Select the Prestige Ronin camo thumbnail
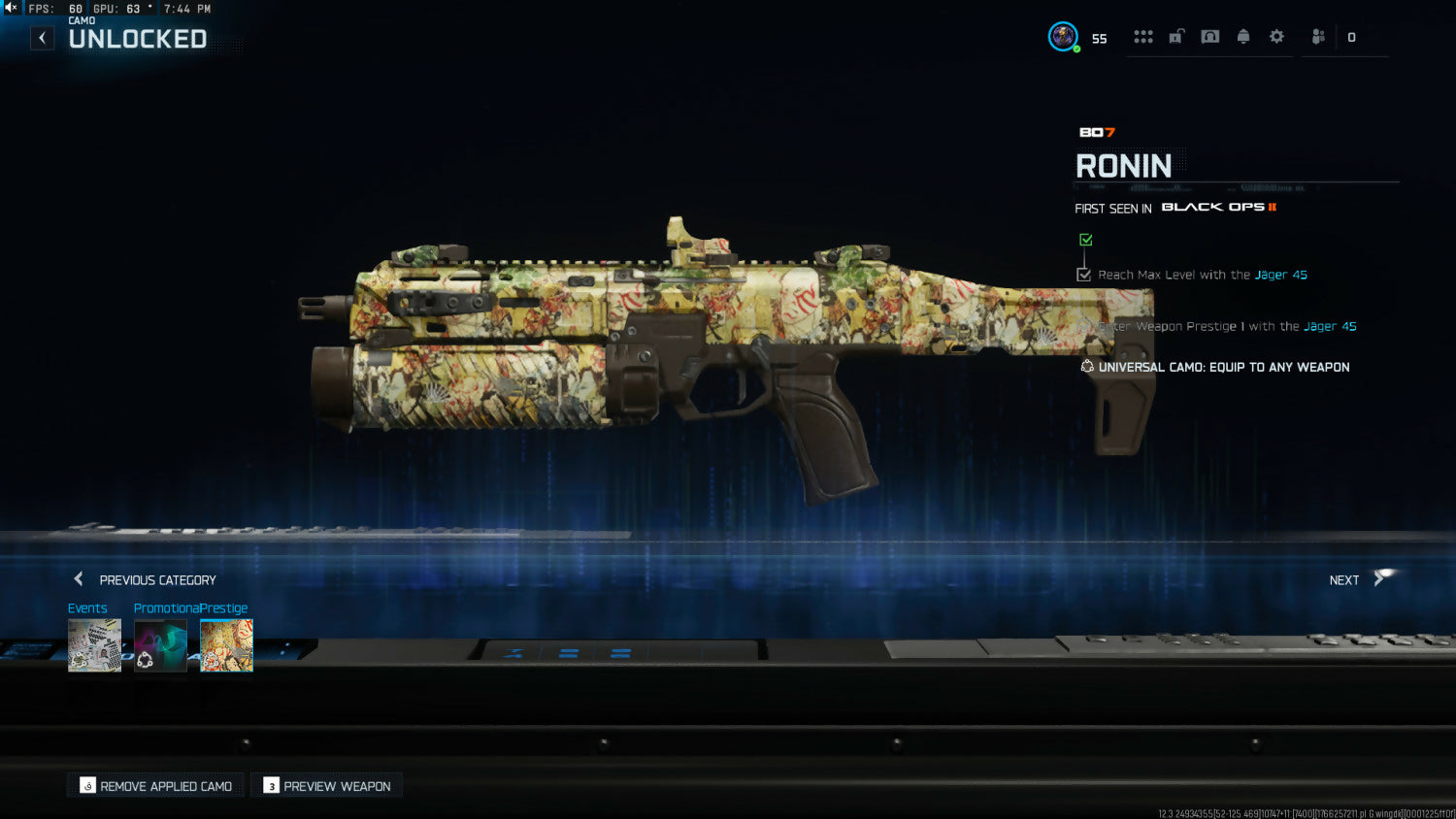Image resolution: width=1456 pixels, height=819 pixels. coord(226,645)
